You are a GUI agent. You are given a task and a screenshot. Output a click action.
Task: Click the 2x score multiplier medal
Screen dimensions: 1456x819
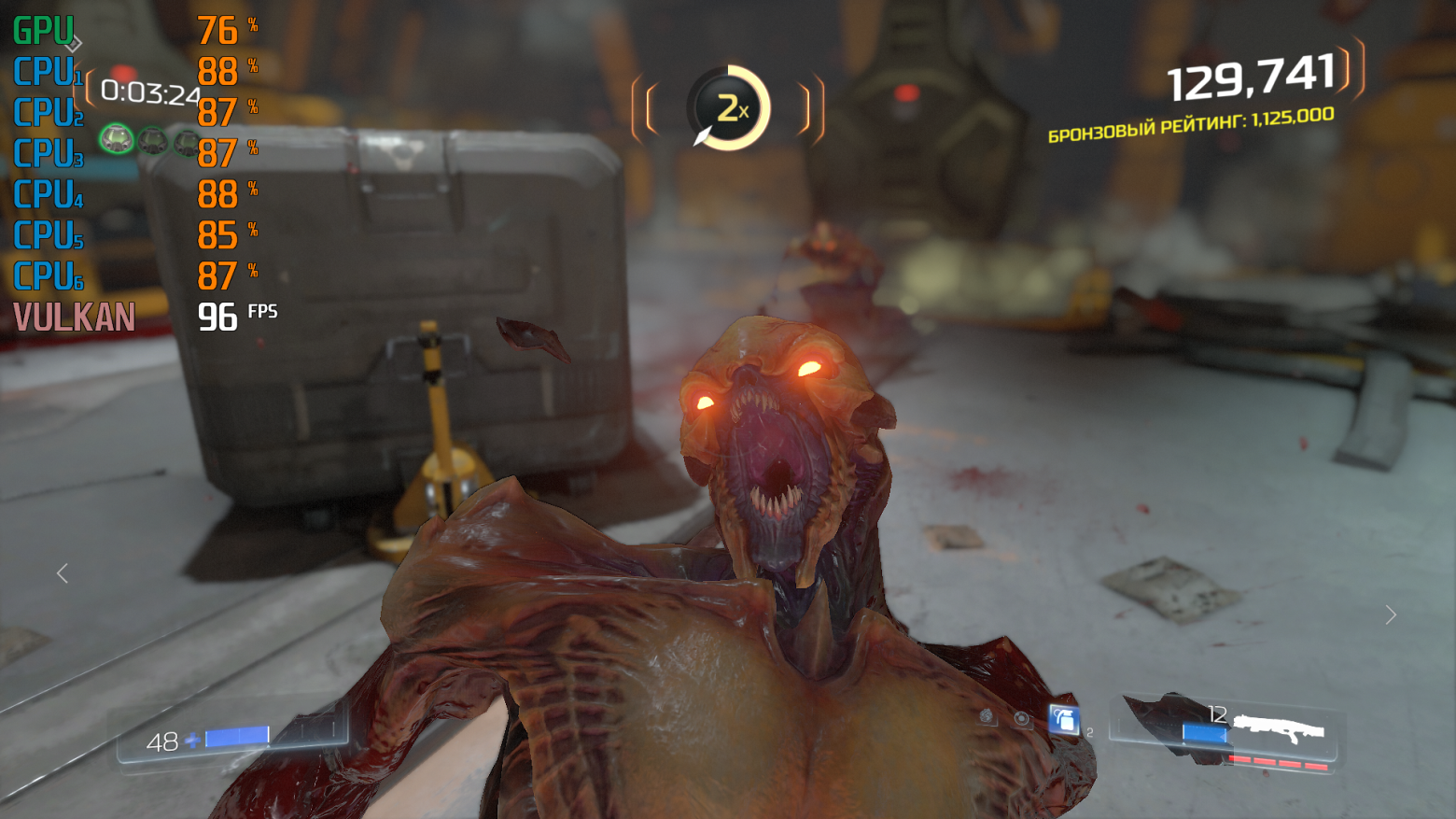coord(728,108)
